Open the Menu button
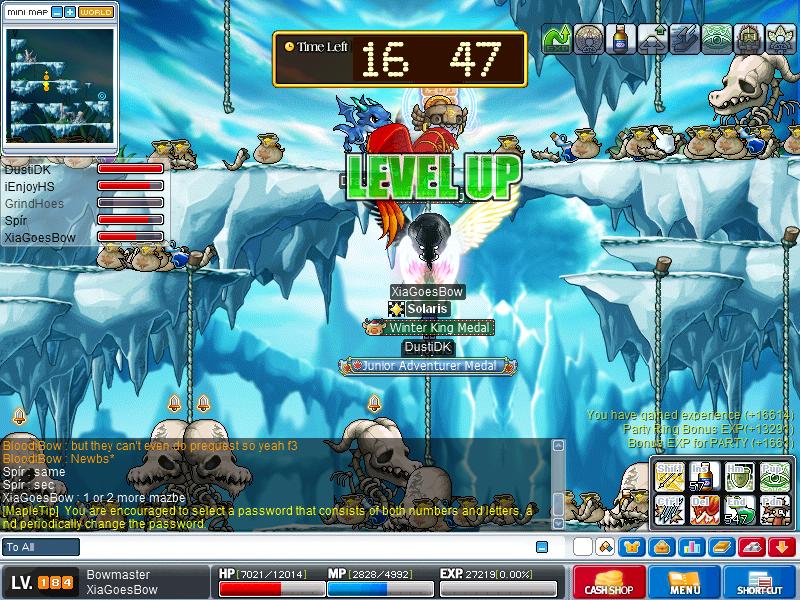 [x=685, y=582]
